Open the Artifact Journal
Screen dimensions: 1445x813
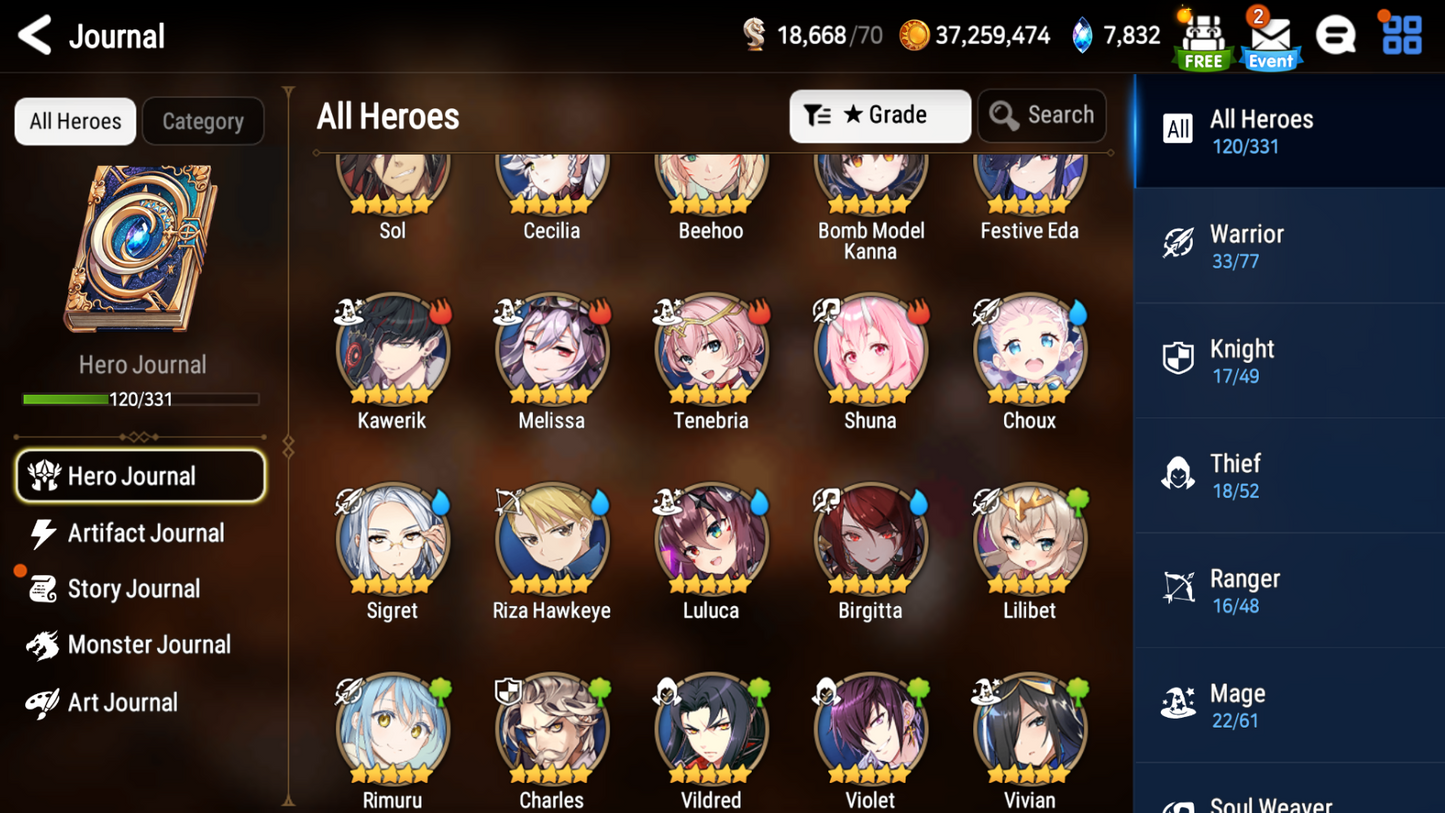click(145, 533)
